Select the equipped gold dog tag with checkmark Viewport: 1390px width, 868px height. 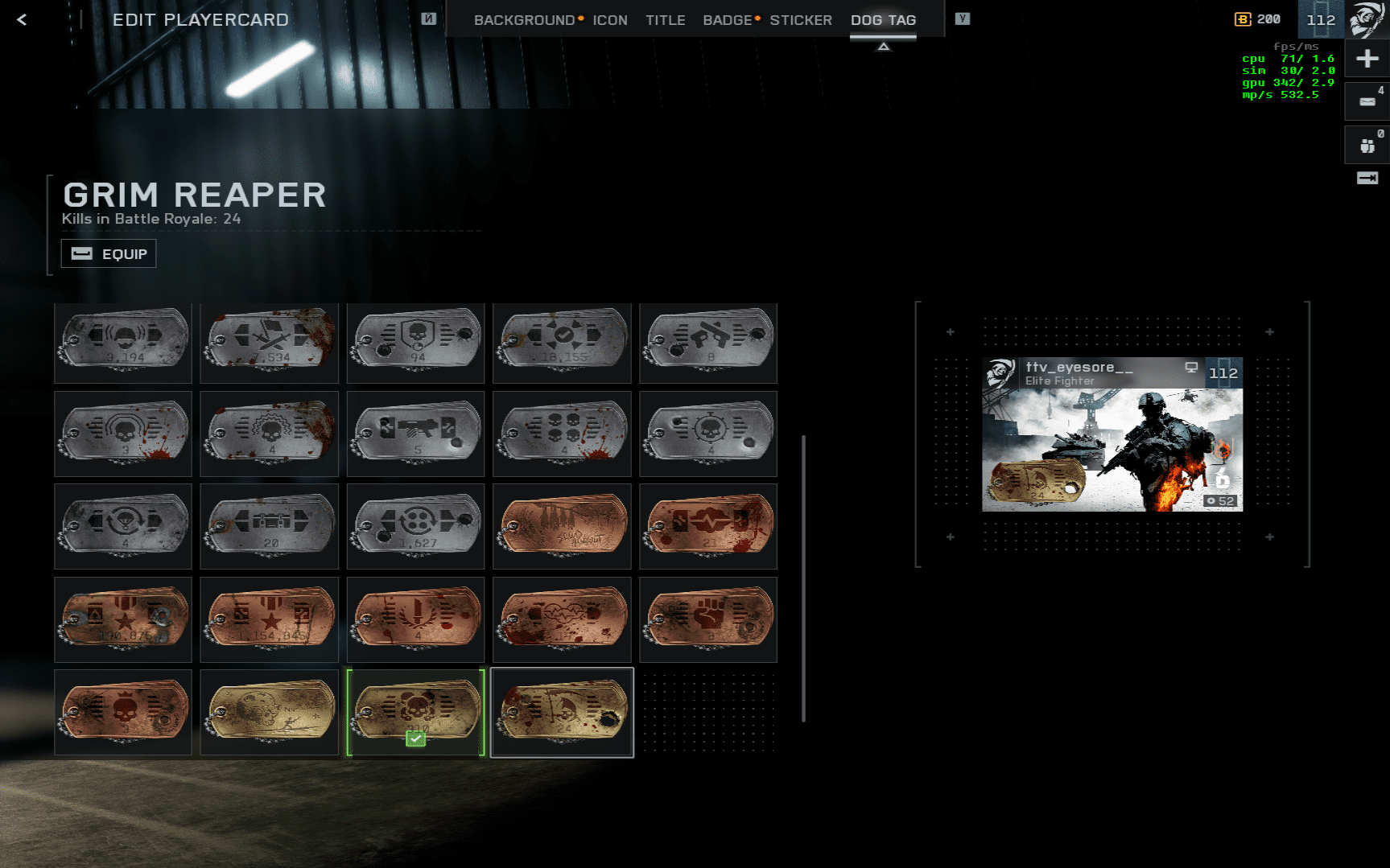tap(415, 712)
